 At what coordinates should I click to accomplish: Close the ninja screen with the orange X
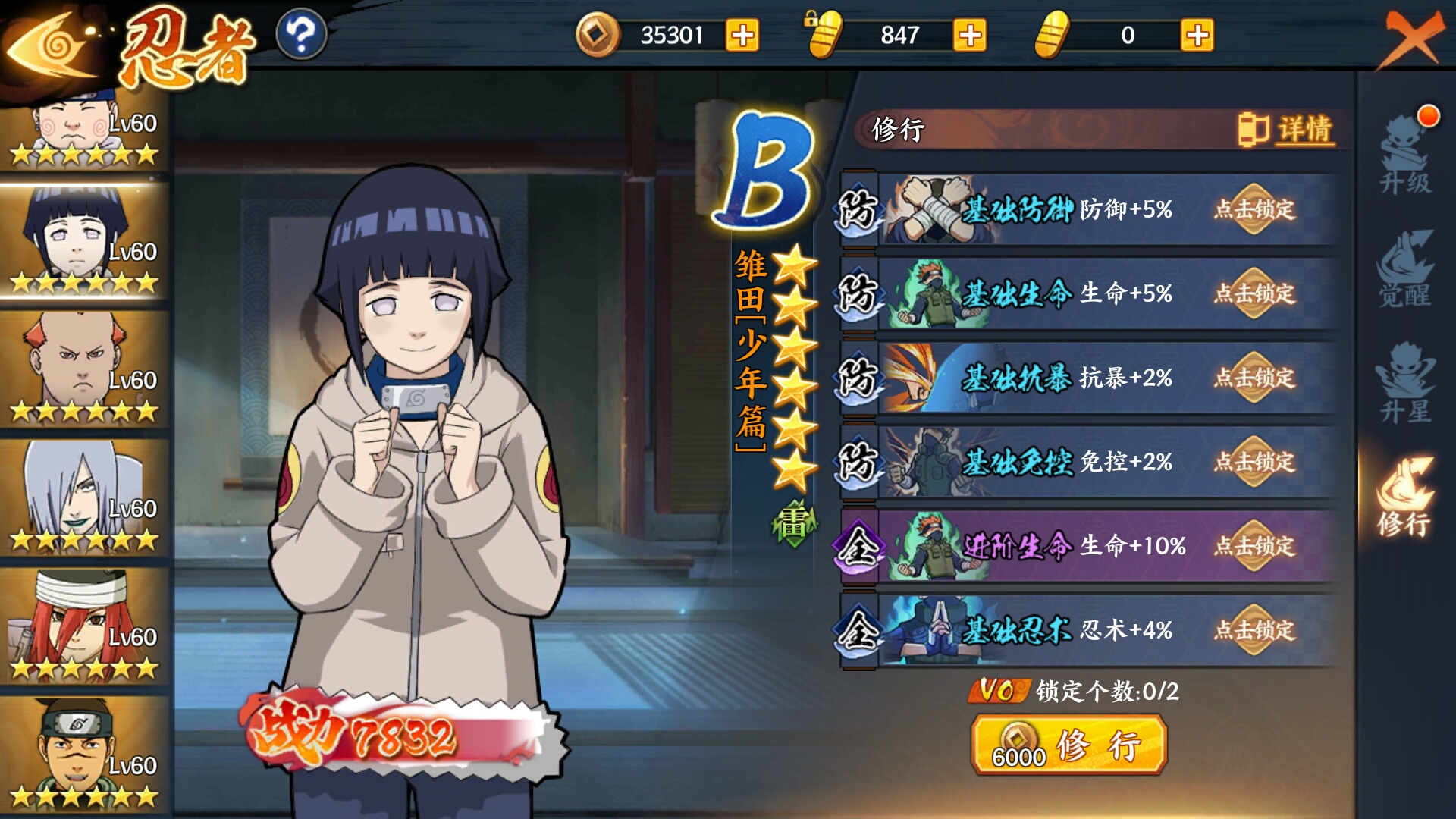1410,39
